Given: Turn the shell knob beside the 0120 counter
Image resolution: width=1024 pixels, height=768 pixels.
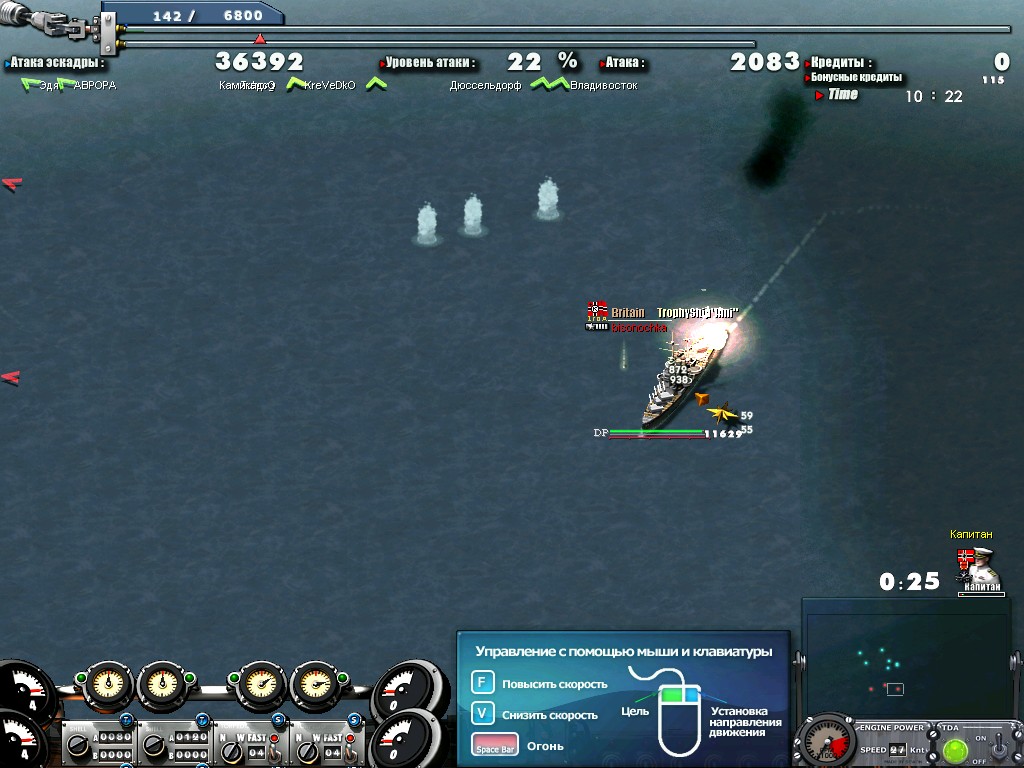Looking at the screenshot, I should click(154, 747).
